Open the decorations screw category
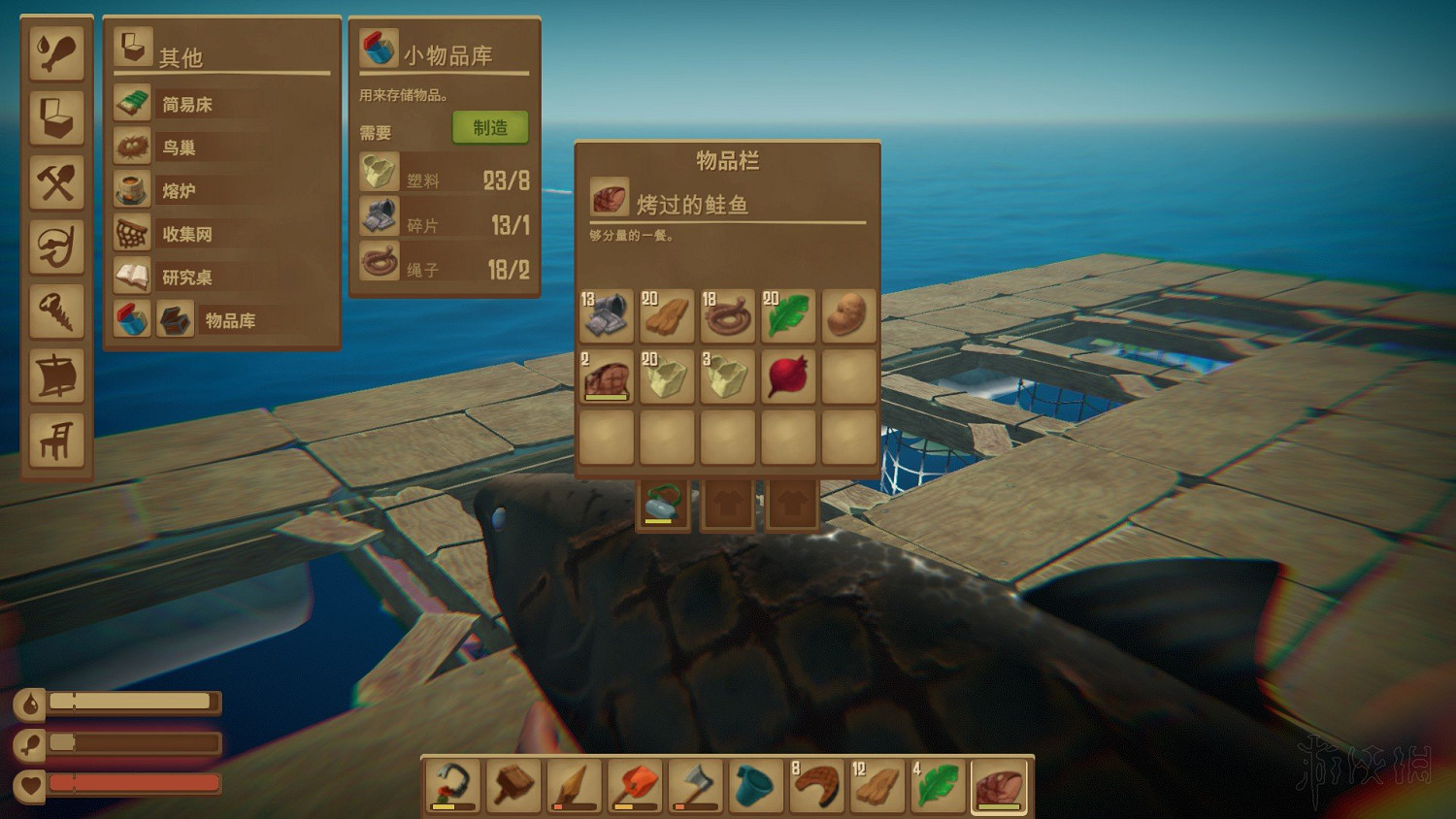Viewport: 1456px width, 819px height. click(57, 311)
